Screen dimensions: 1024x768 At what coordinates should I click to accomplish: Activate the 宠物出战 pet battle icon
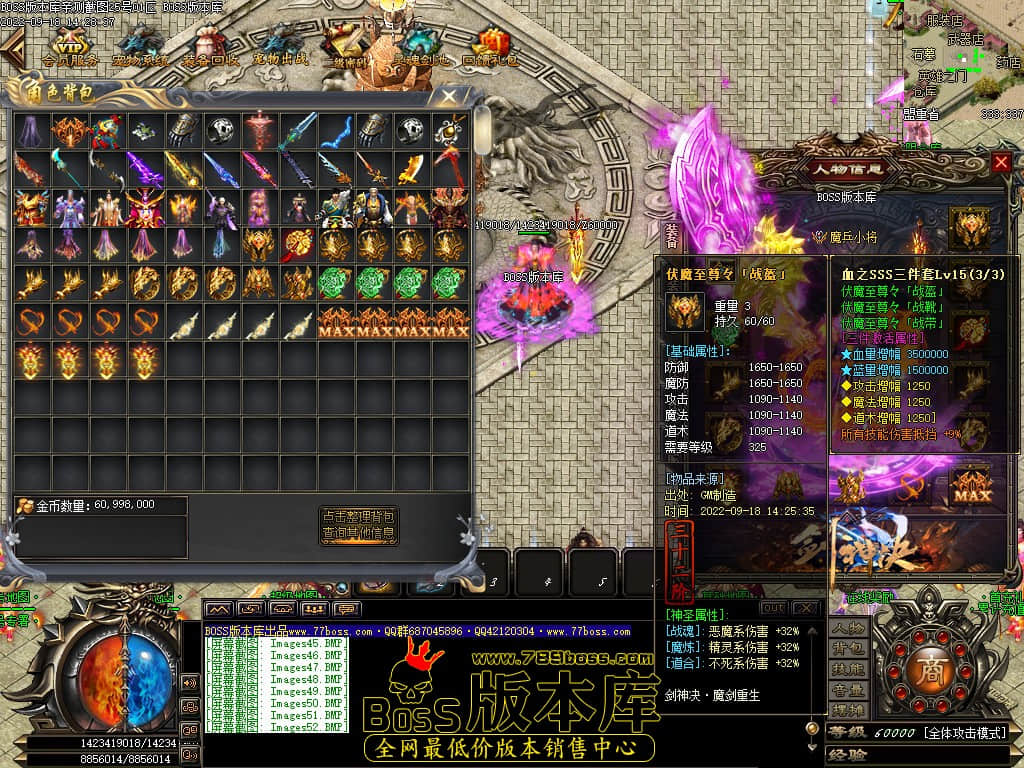[280, 48]
